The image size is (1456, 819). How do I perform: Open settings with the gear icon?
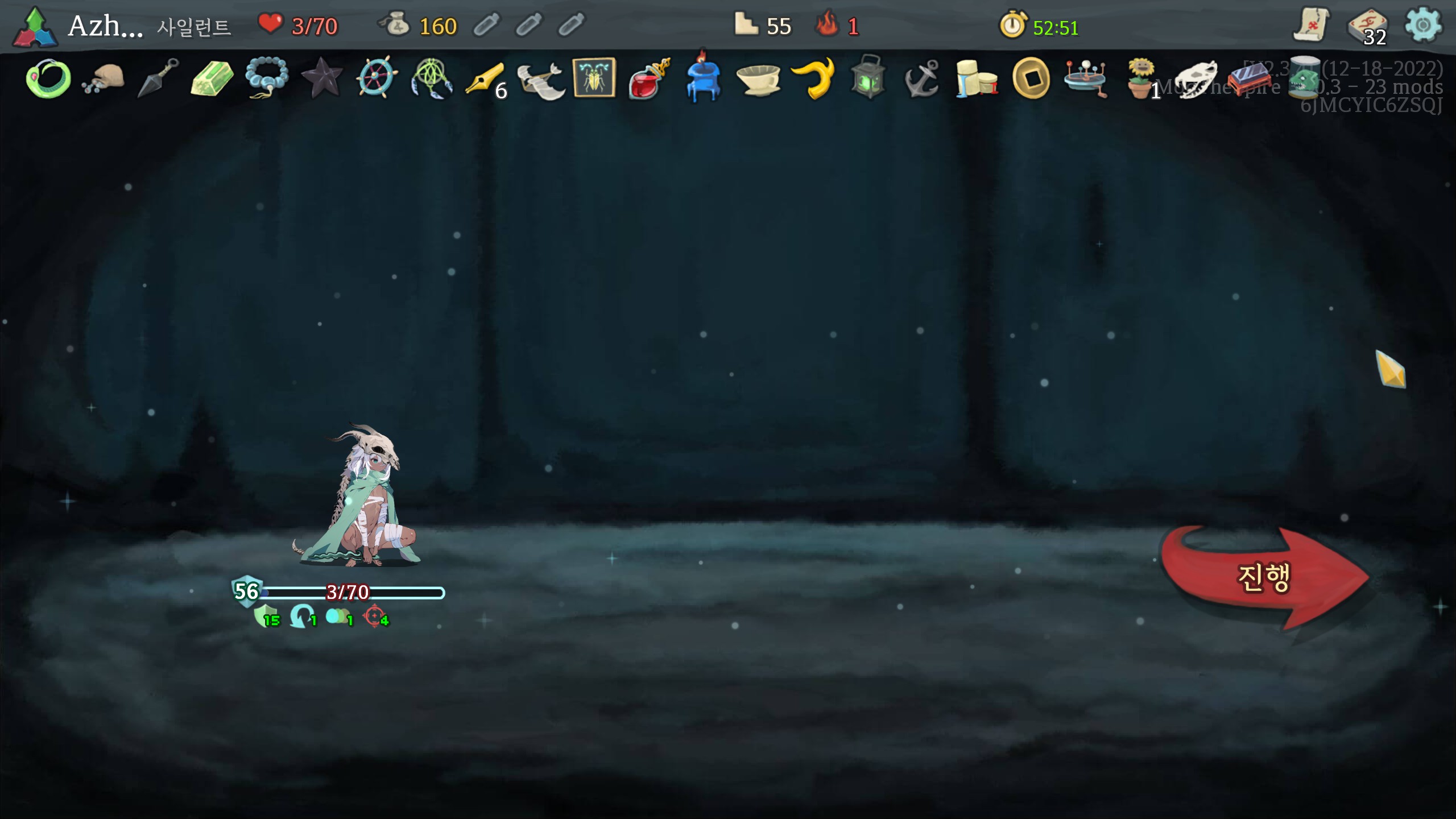click(x=1422, y=25)
